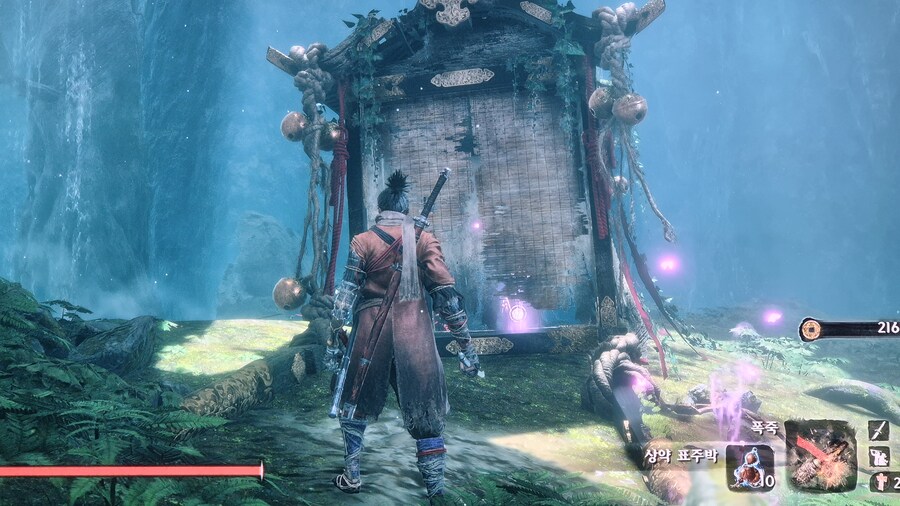Image resolution: width=900 pixels, height=506 pixels.
Task: Select the Healing Gourd quick item slot
Action: [x=750, y=467]
